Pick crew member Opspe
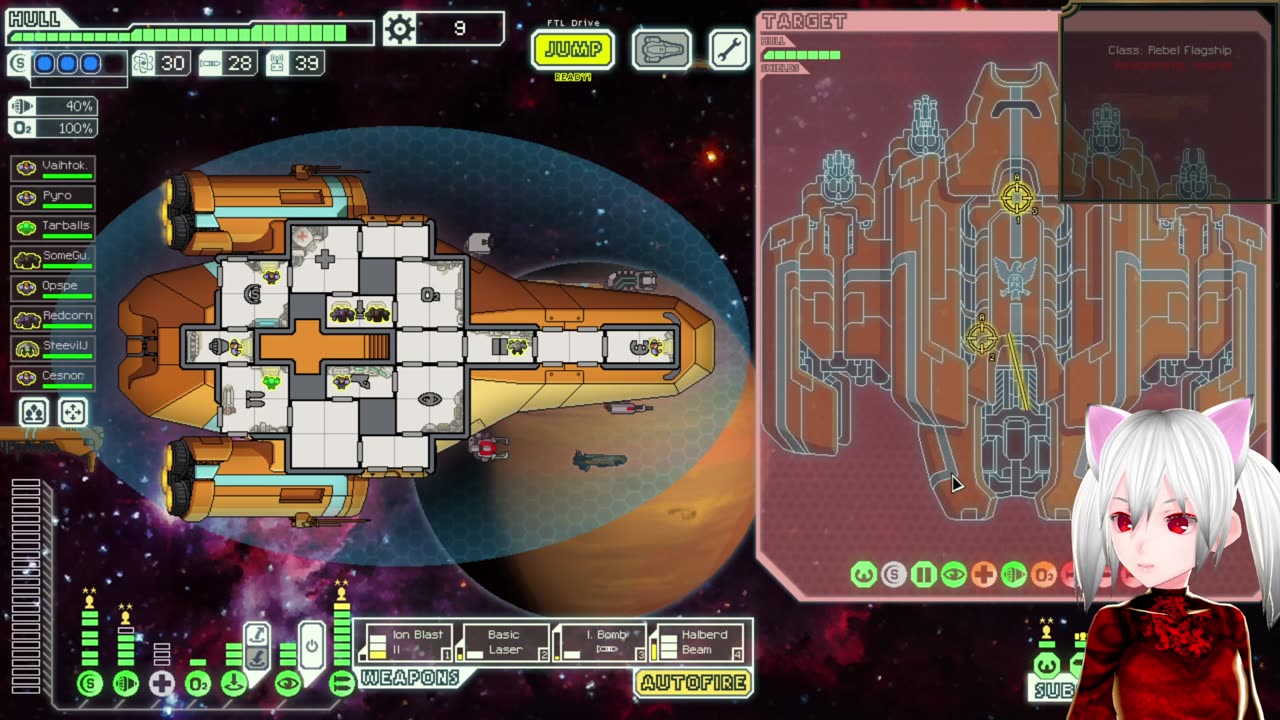This screenshot has height=720, width=1280. tap(54, 286)
